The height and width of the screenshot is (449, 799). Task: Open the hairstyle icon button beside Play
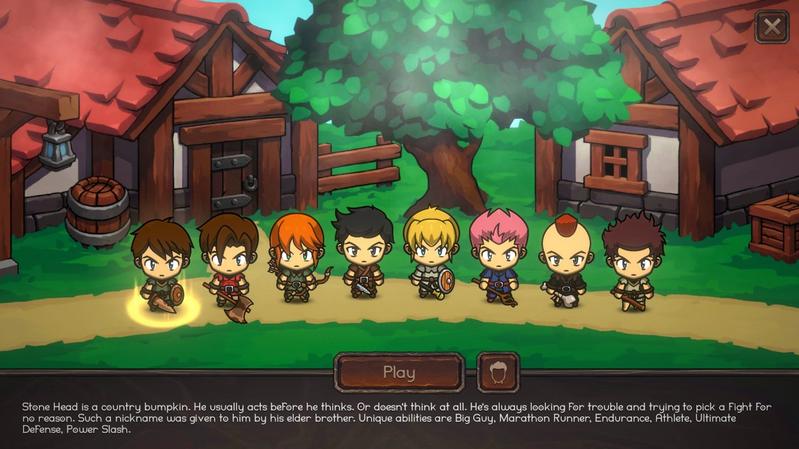coord(498,372)
